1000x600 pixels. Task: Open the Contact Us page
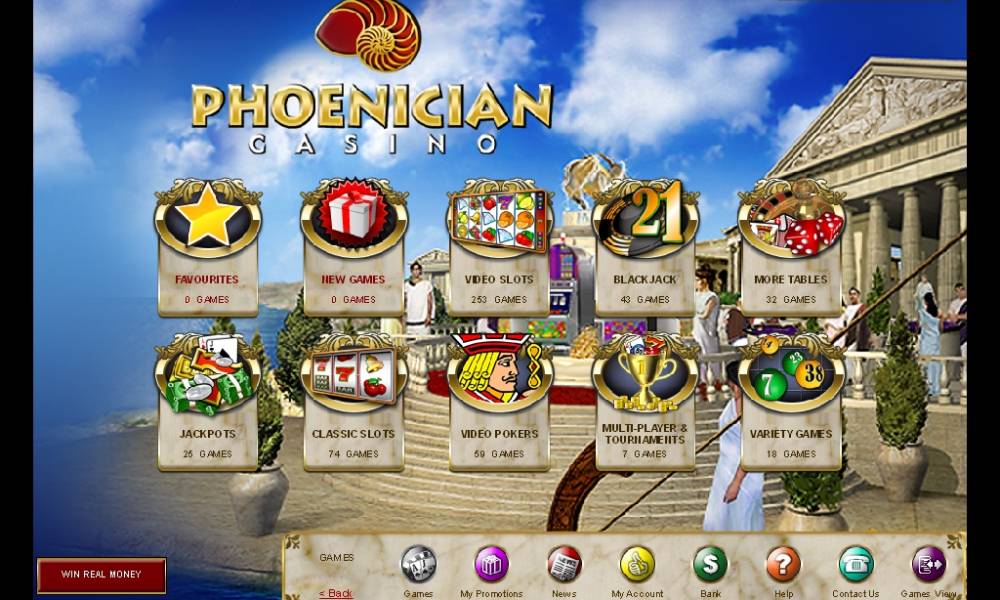(x=856, y=565)
